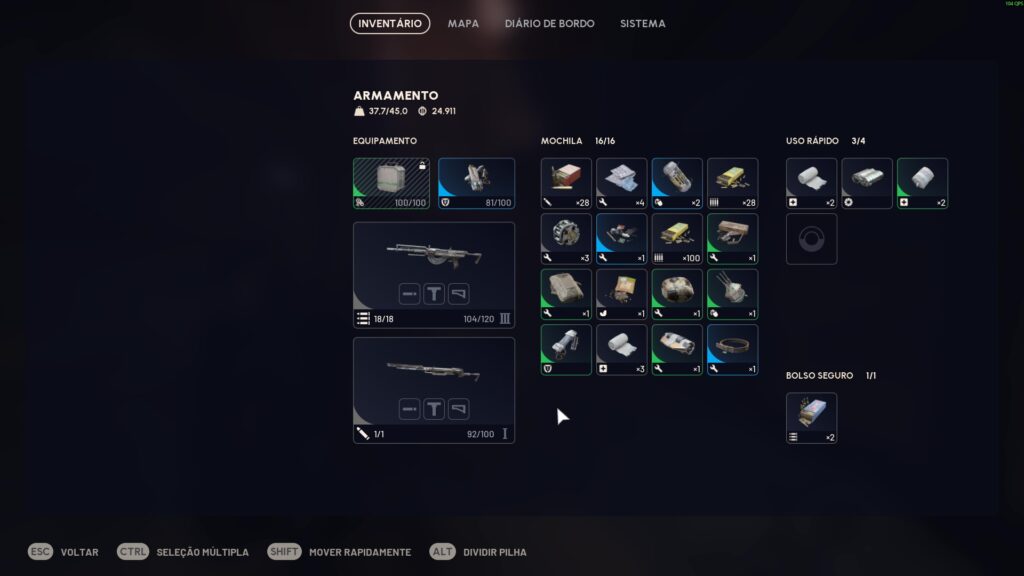This screenshot has width=1024, height=576.
Task: Select the fabric sheets stack of four
Action: click(622, 183)
